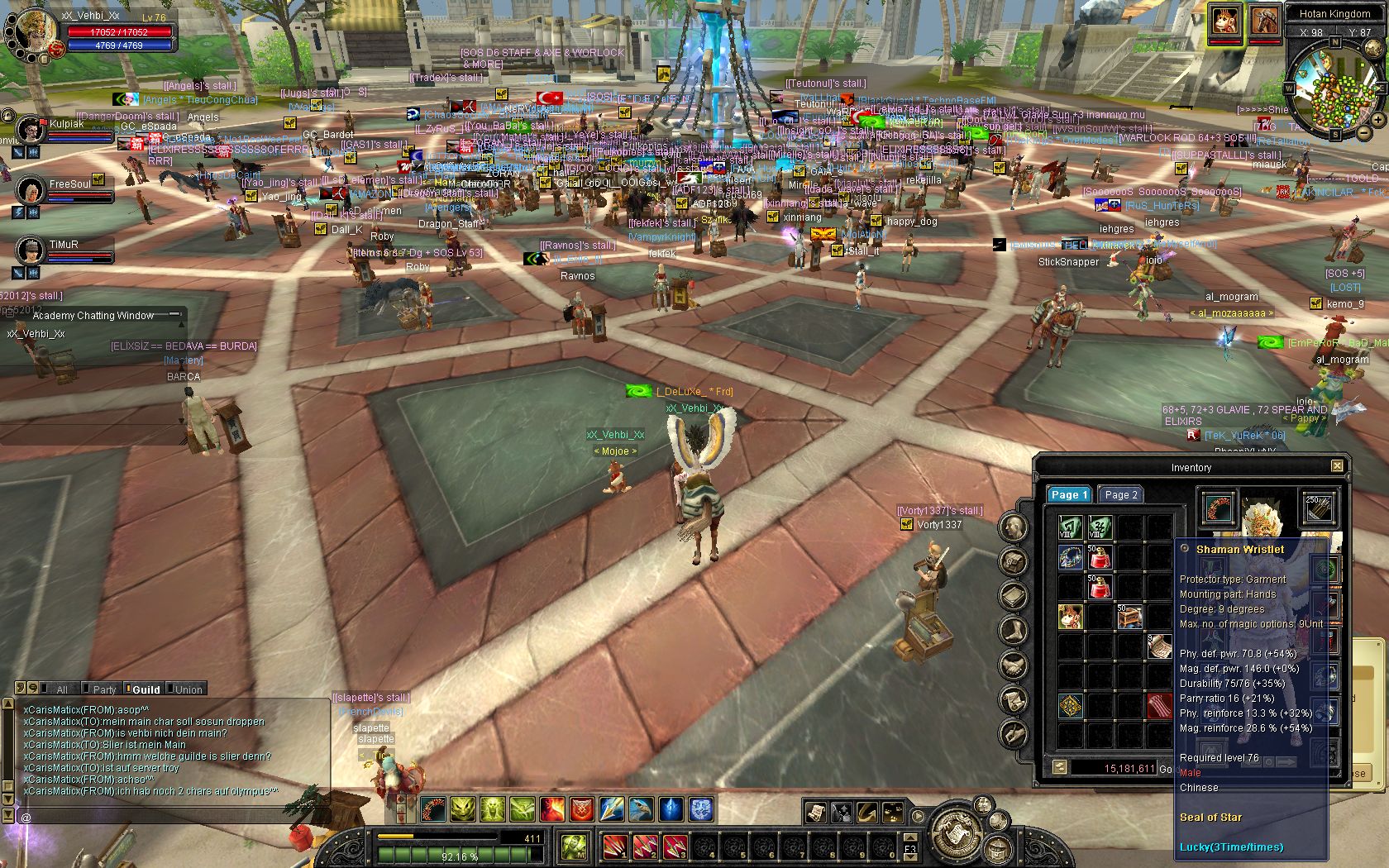Select party member TiMuR's portrait
The height and width of the screenshot is (868, 1389).
[31, 250]
